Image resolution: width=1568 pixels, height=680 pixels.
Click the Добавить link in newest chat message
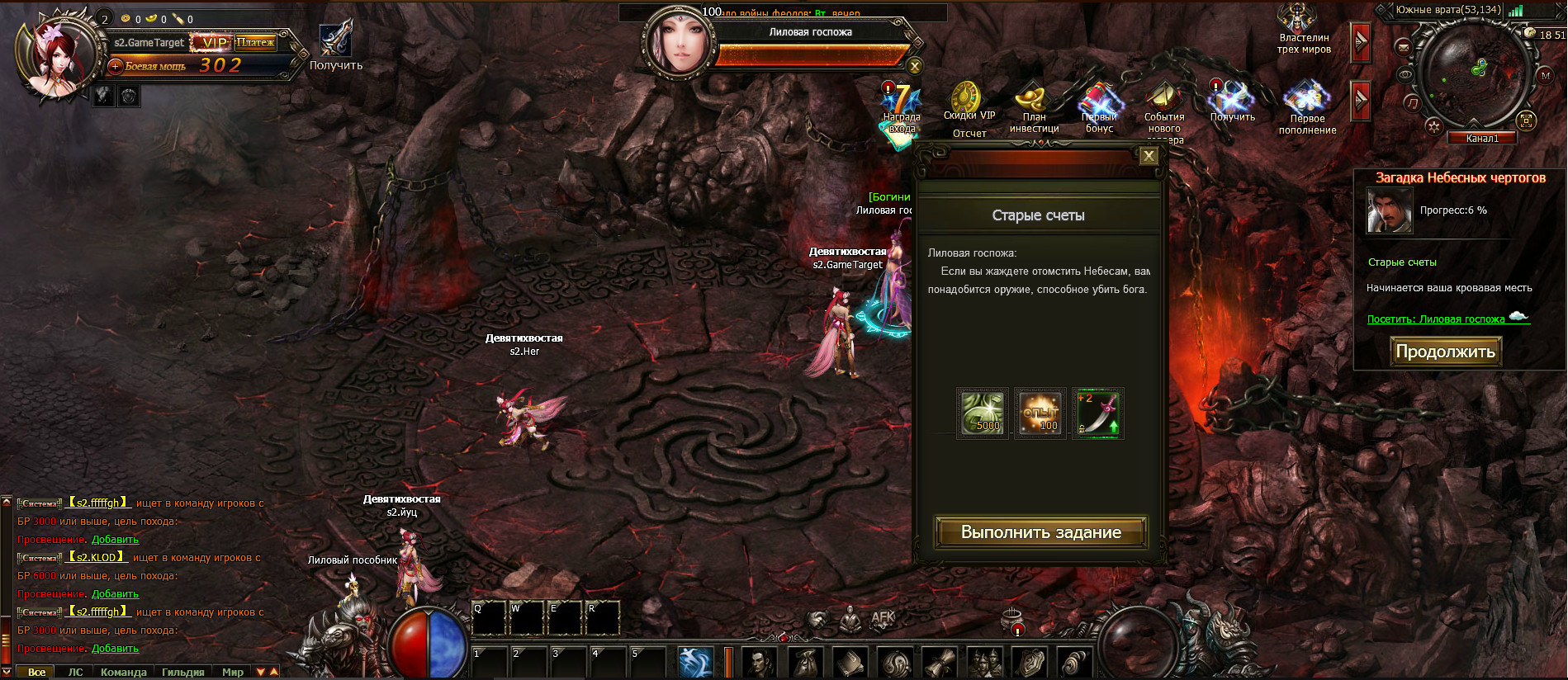pos(115,649)
